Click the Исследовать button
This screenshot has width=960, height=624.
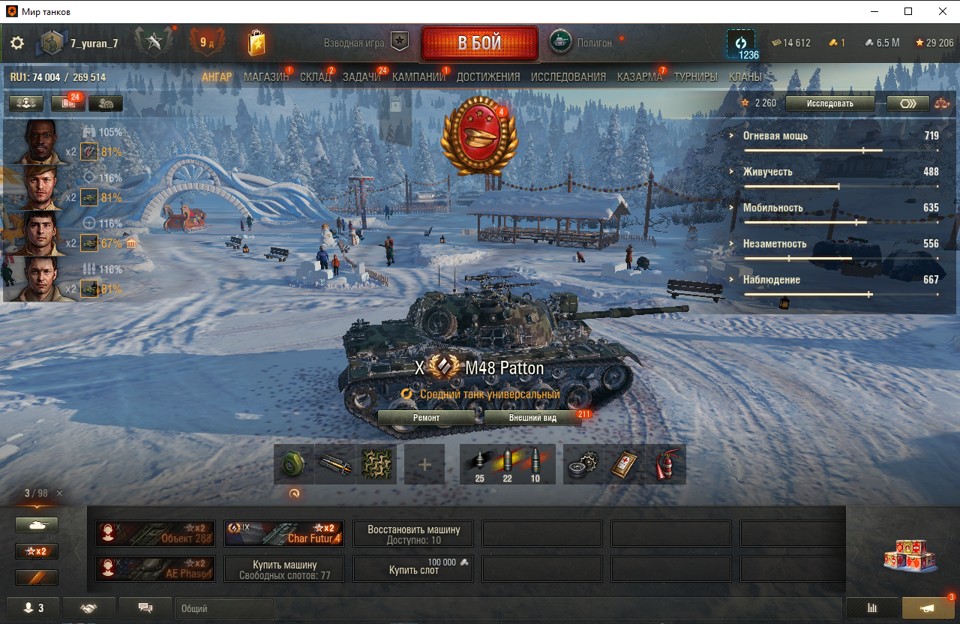coord(830,103)
